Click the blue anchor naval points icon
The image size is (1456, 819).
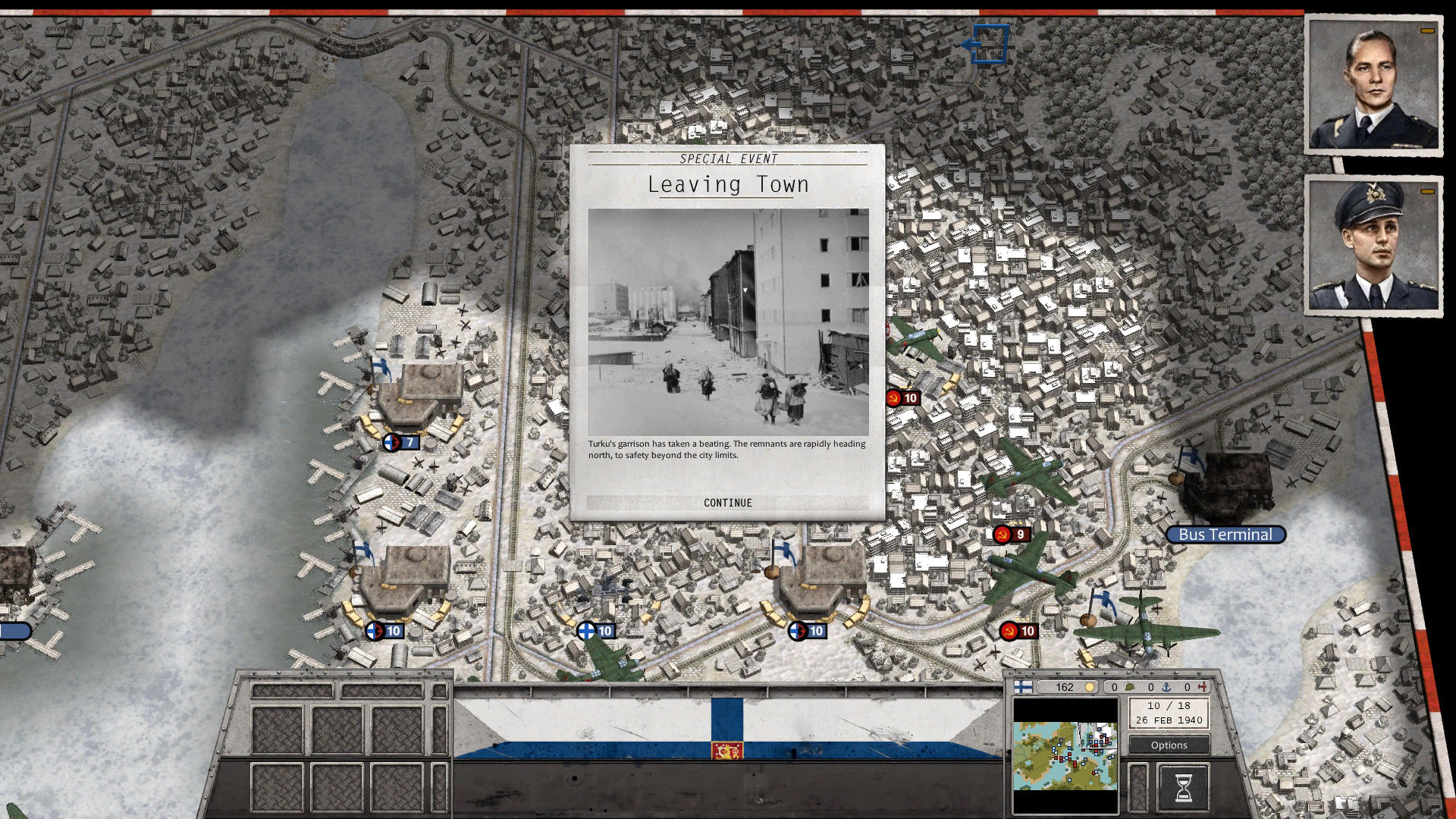coord(1168,687)
